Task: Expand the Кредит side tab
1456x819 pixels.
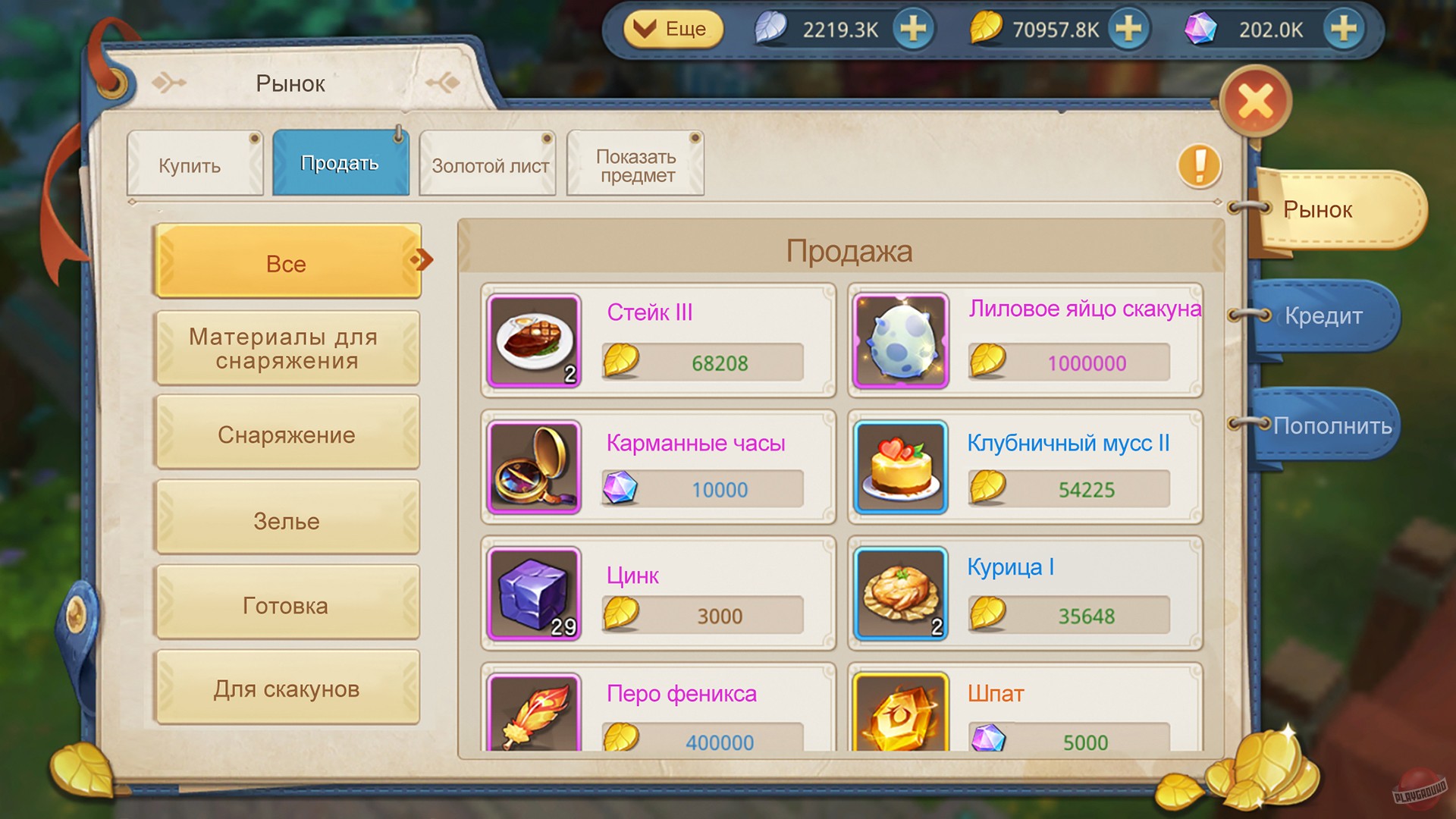Action: pos(1323,317)
